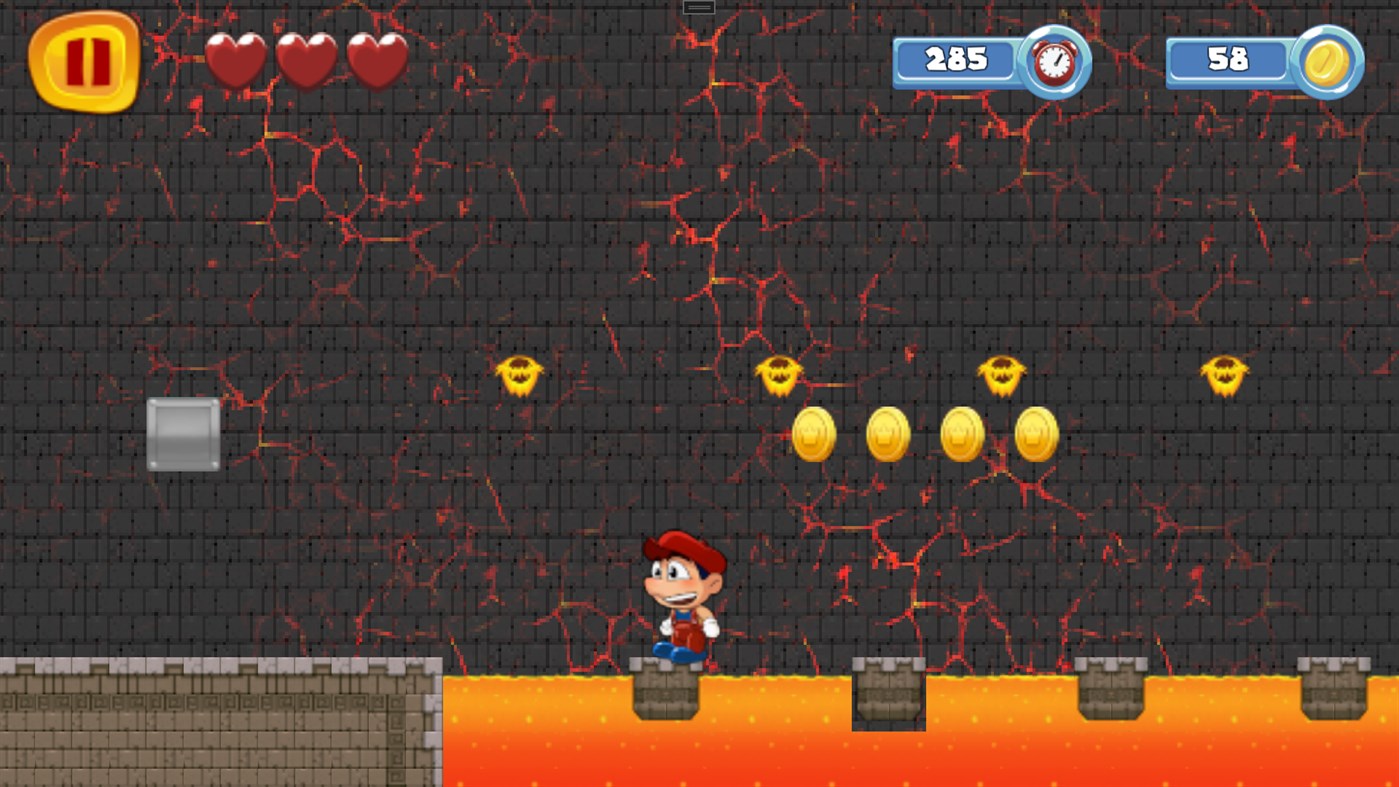Click the timer reading 285
Image resolution: width=1399 pixels, height=787 pixels.
pos(958,60)
